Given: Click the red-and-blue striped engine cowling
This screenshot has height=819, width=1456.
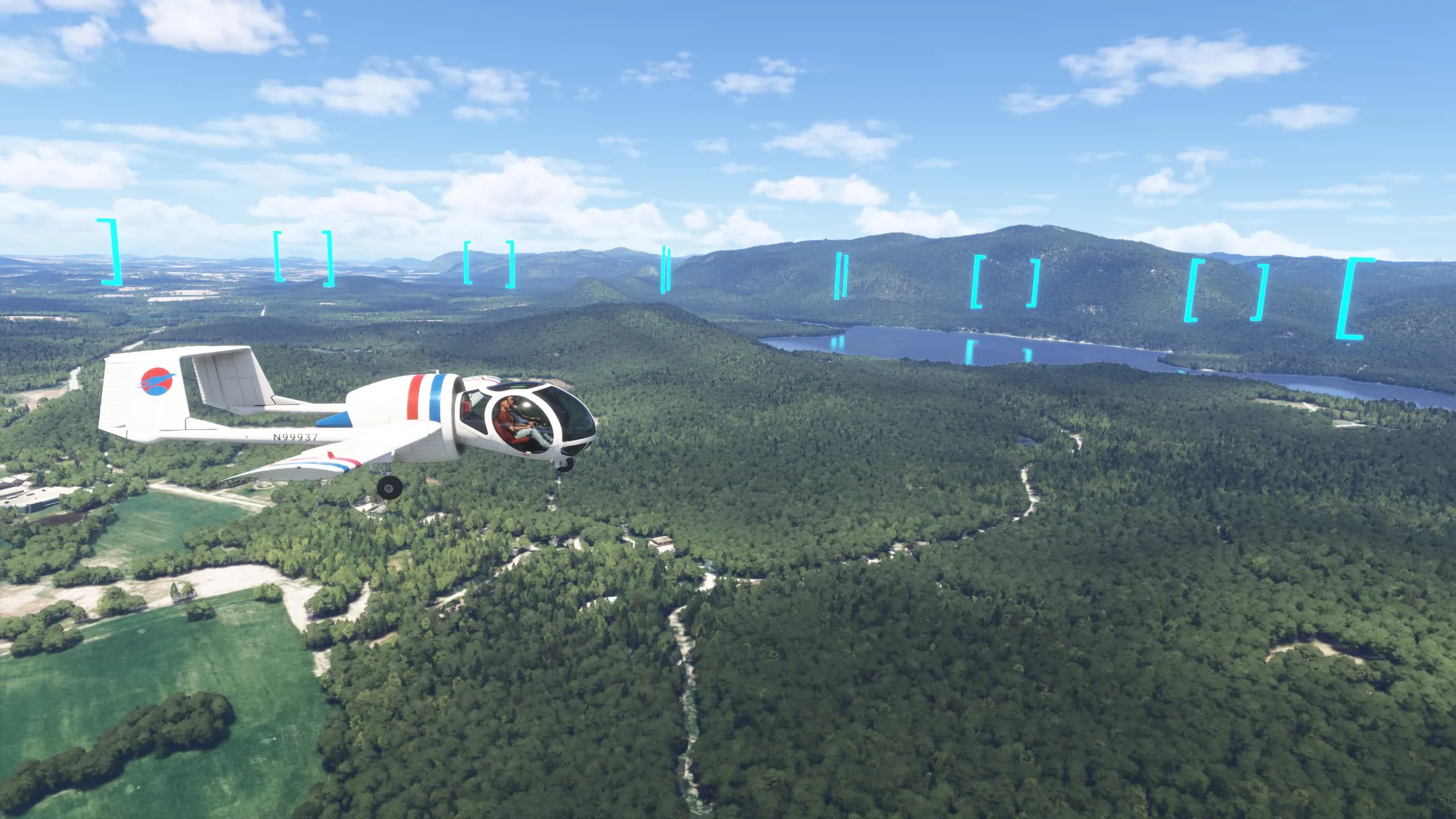Looking at the screenshot, I should click(x=431, y=398).
